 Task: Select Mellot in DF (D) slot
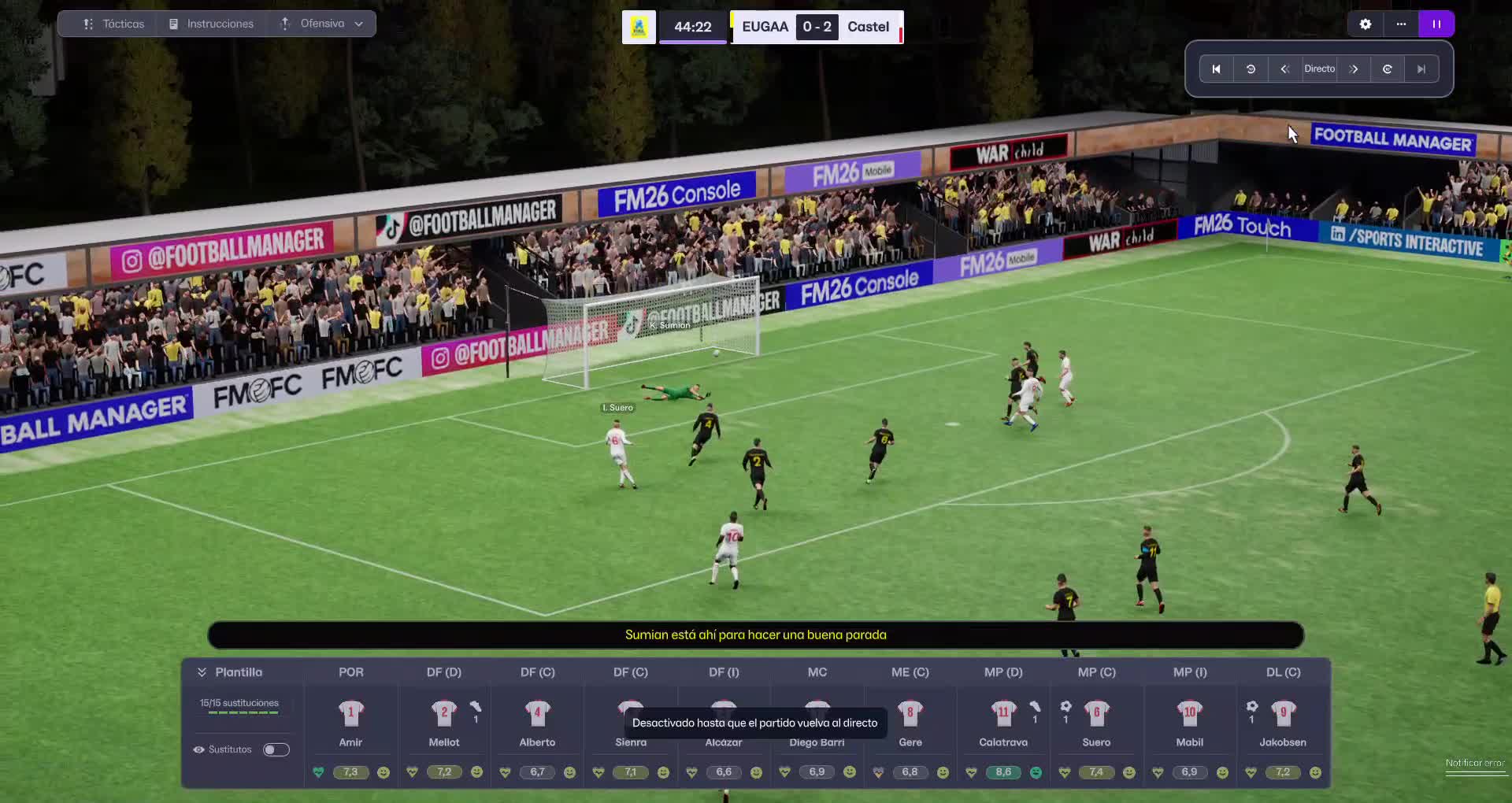point(444,713)
